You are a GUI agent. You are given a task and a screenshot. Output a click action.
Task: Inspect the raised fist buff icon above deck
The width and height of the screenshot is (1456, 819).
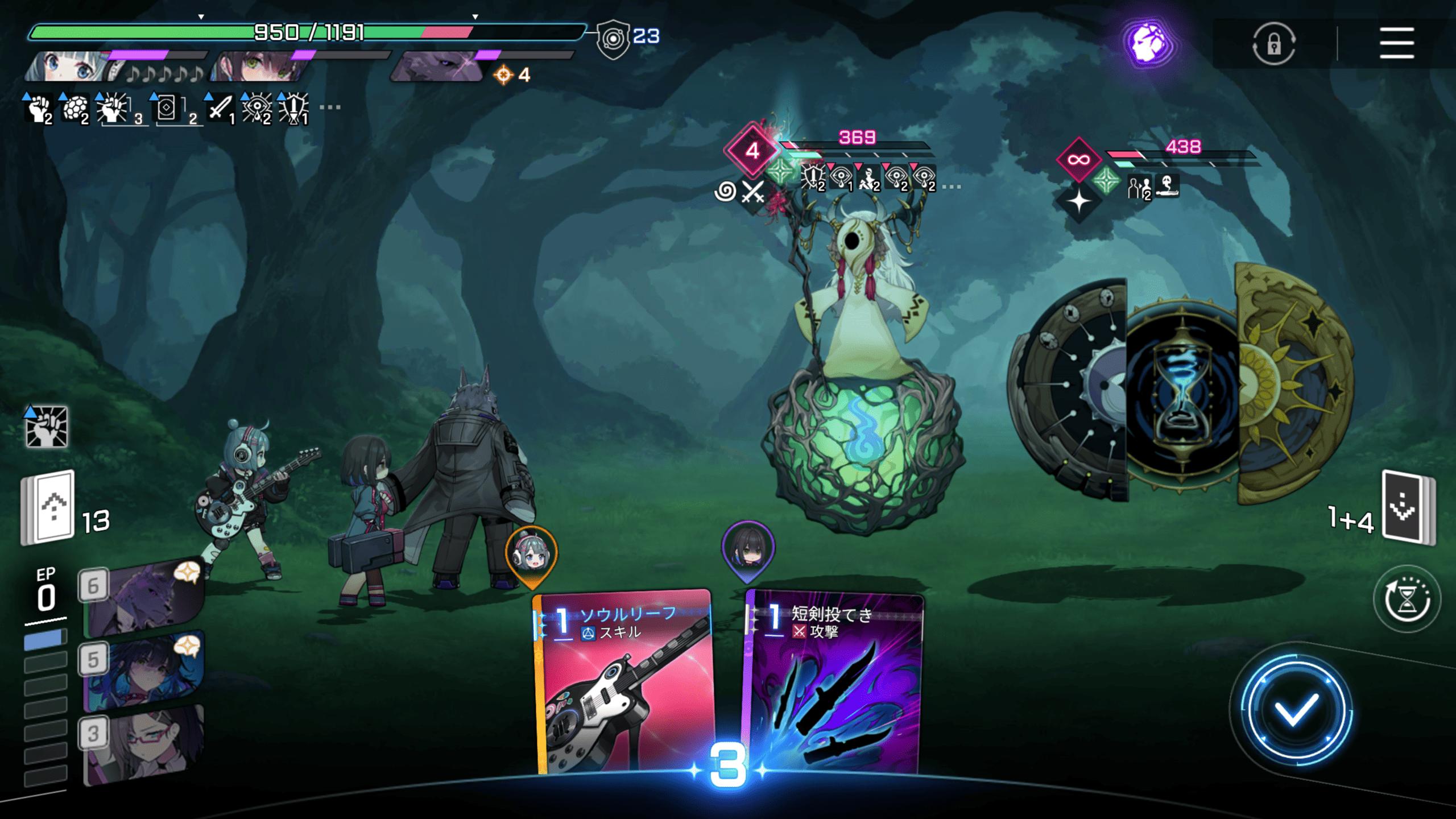click(47, 427)
